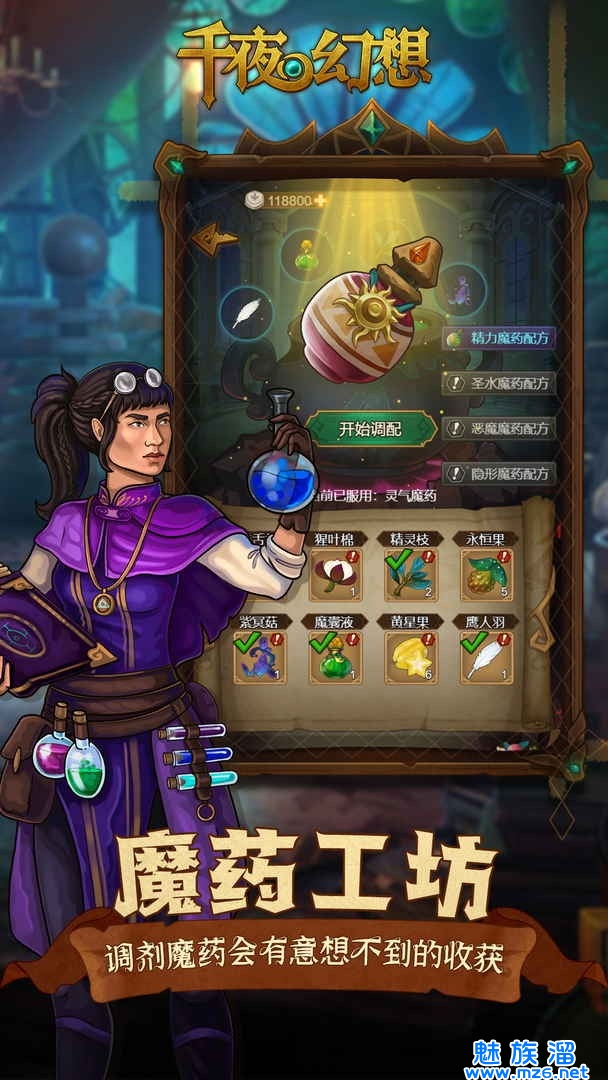The height and width of the screenshot is (1080, 608).
Task: Select the 黄星果 star fruit ingredient
Action: coord(410,657)
